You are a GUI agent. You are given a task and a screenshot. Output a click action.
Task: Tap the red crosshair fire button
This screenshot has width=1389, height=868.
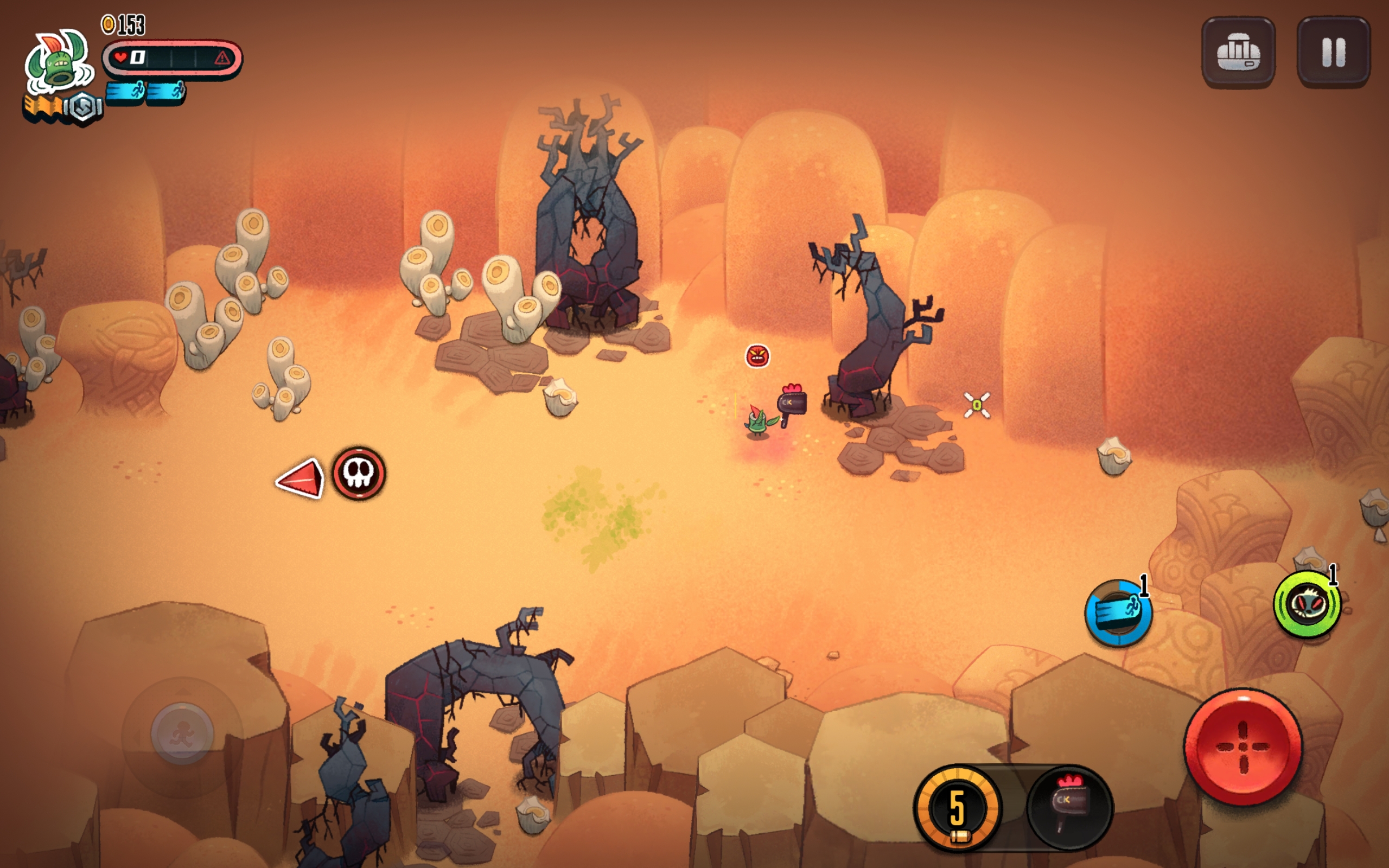point(1243,746)
